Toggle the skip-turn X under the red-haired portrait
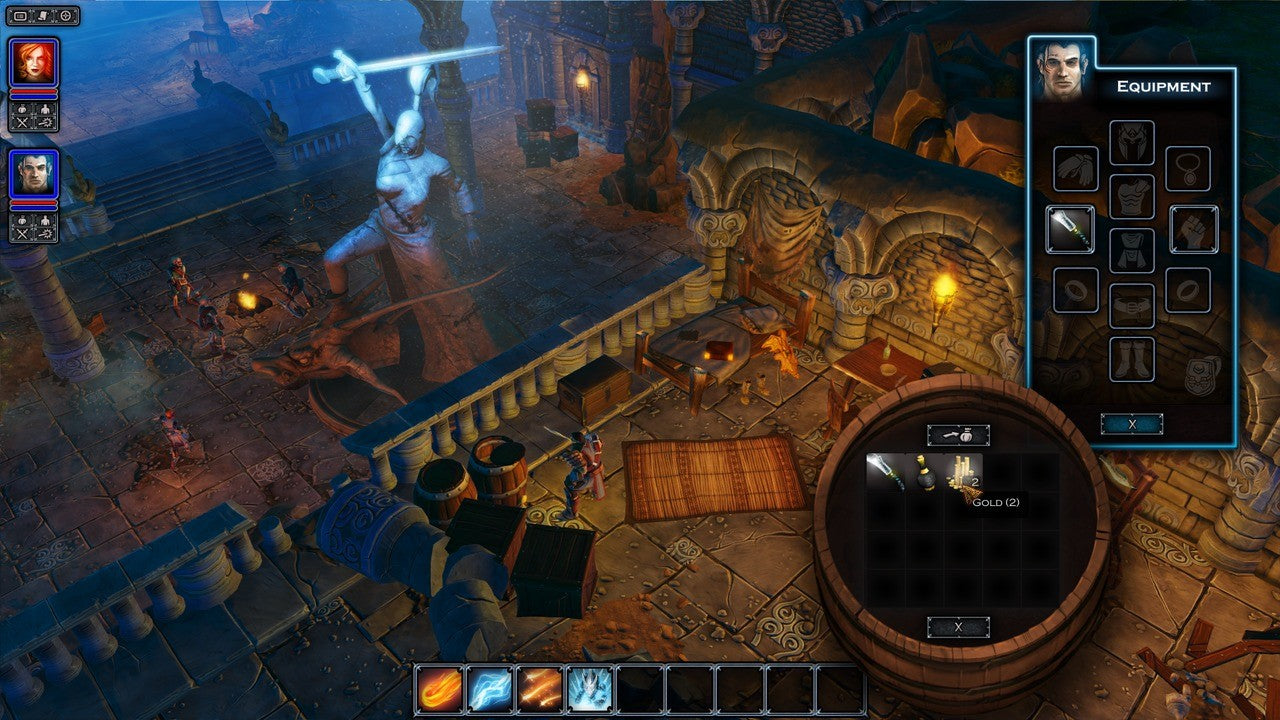1280x720 pixels. click(x=24, y=123)
